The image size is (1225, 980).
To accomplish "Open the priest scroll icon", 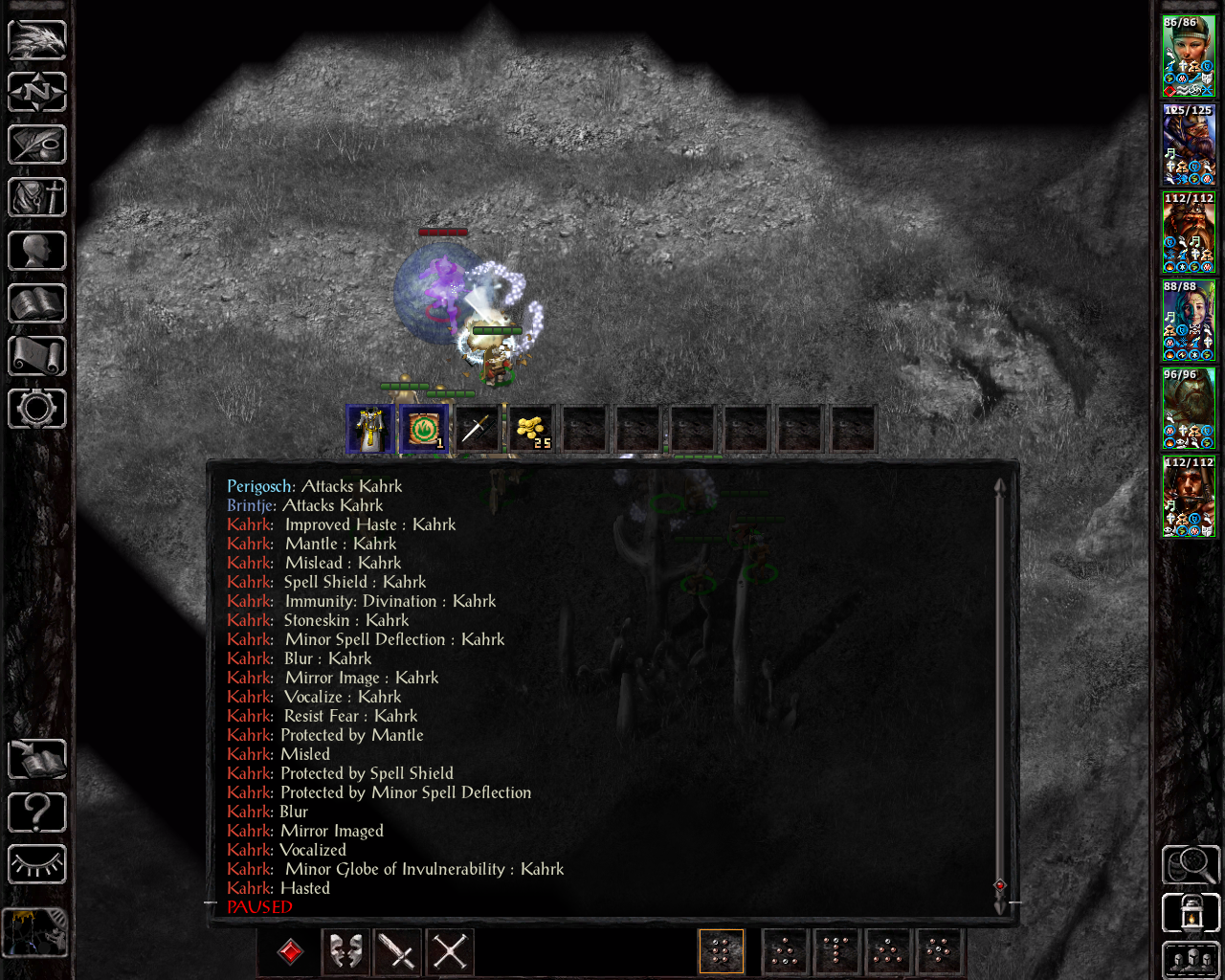I will pyautogui.click(x=37, y=356).
